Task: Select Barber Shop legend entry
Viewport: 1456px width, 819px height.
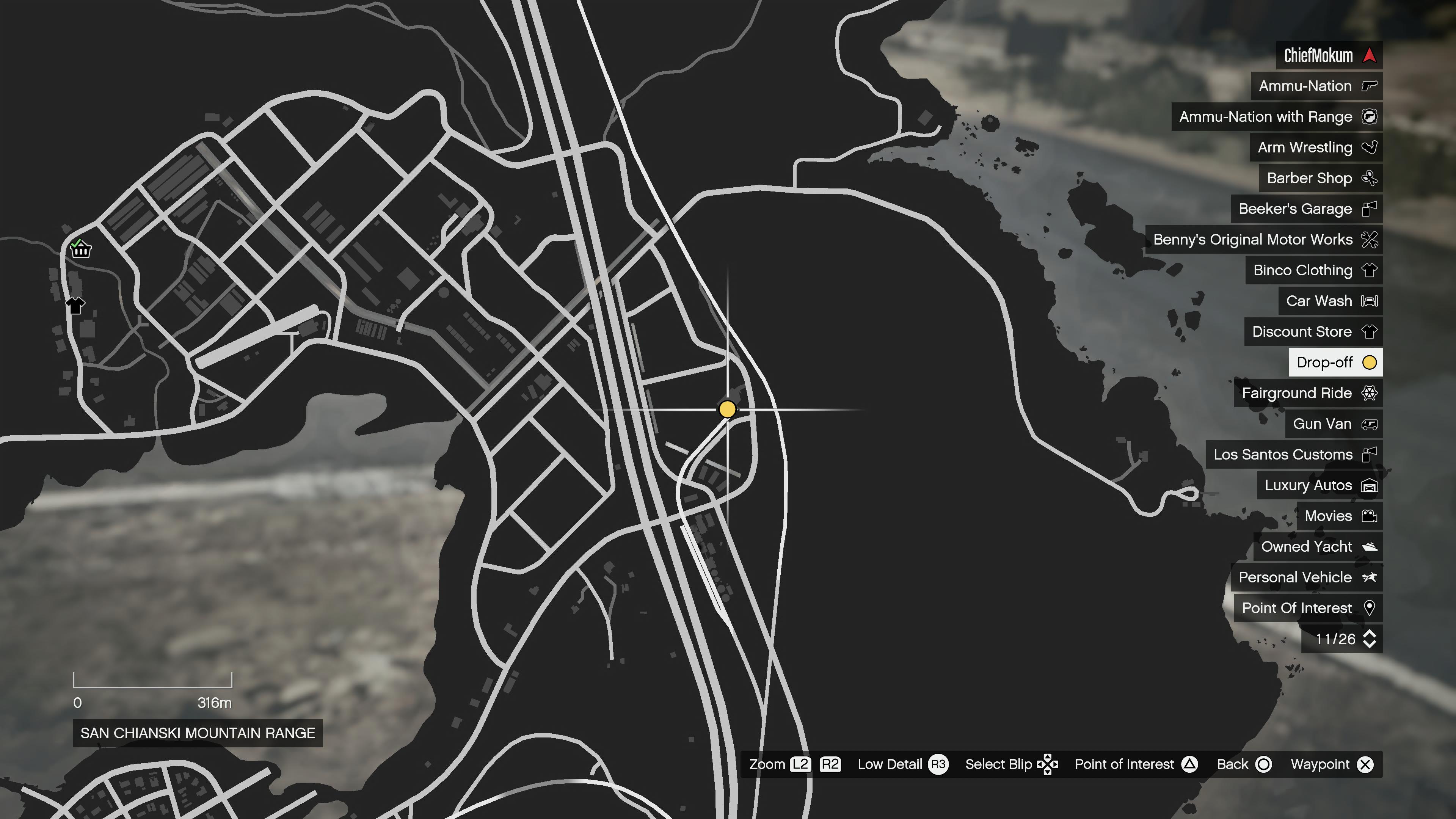Action: [x=1320, y=178]
